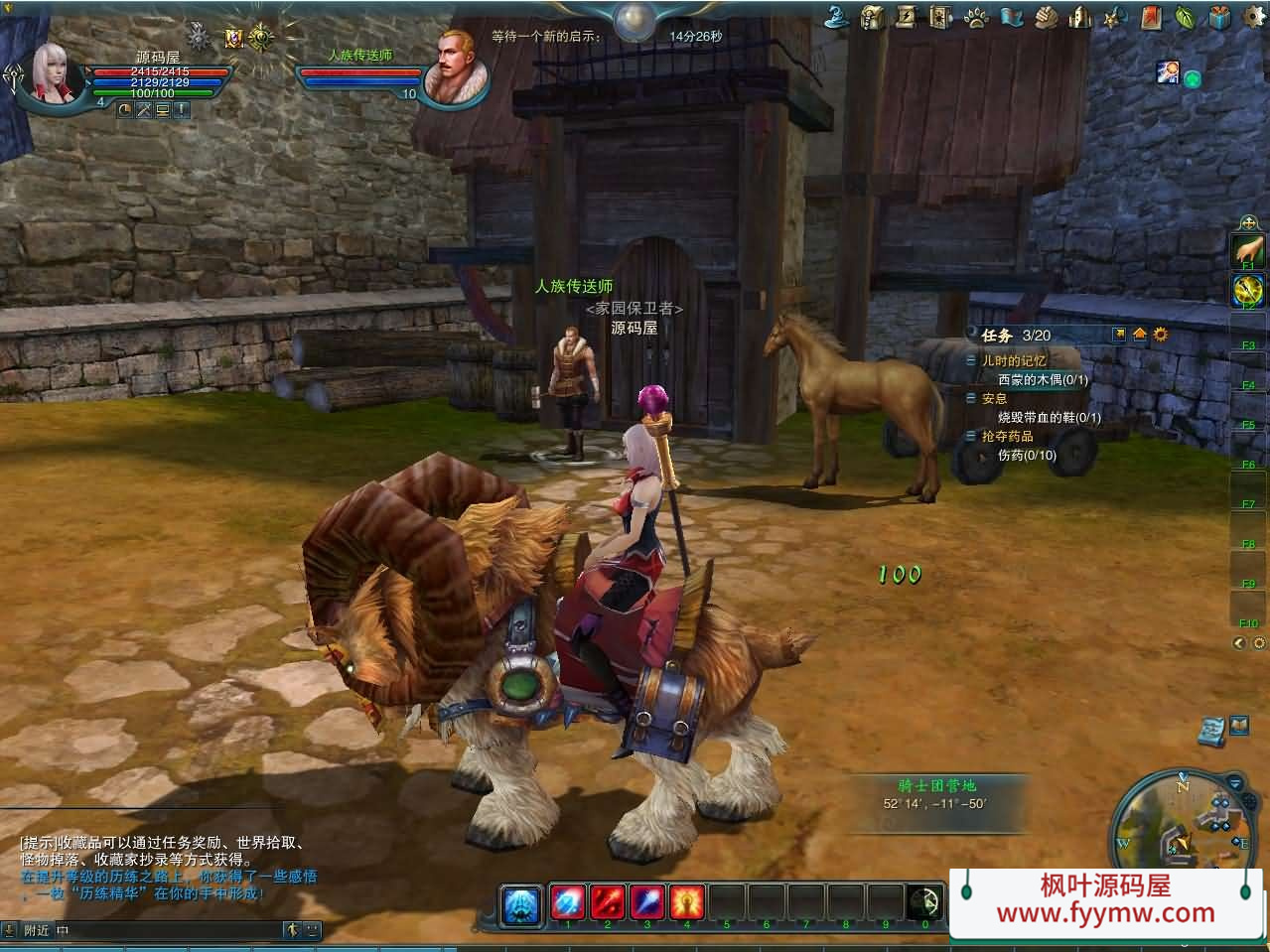Open the paw print pet menu

[x=975, y=17]
